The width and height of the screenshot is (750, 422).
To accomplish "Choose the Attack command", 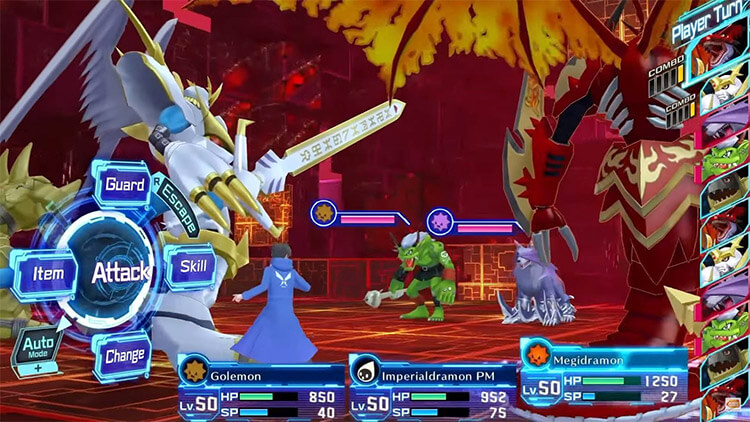I will (x=120, y=271).
